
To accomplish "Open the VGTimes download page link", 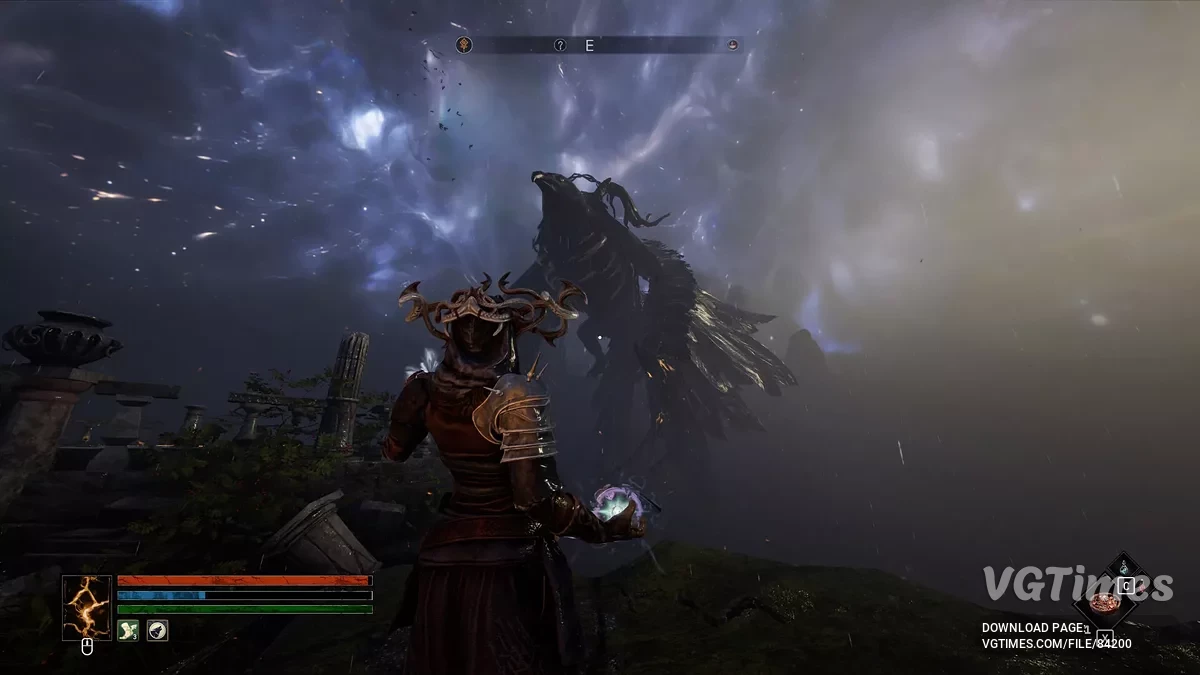I will point(1057,636).
